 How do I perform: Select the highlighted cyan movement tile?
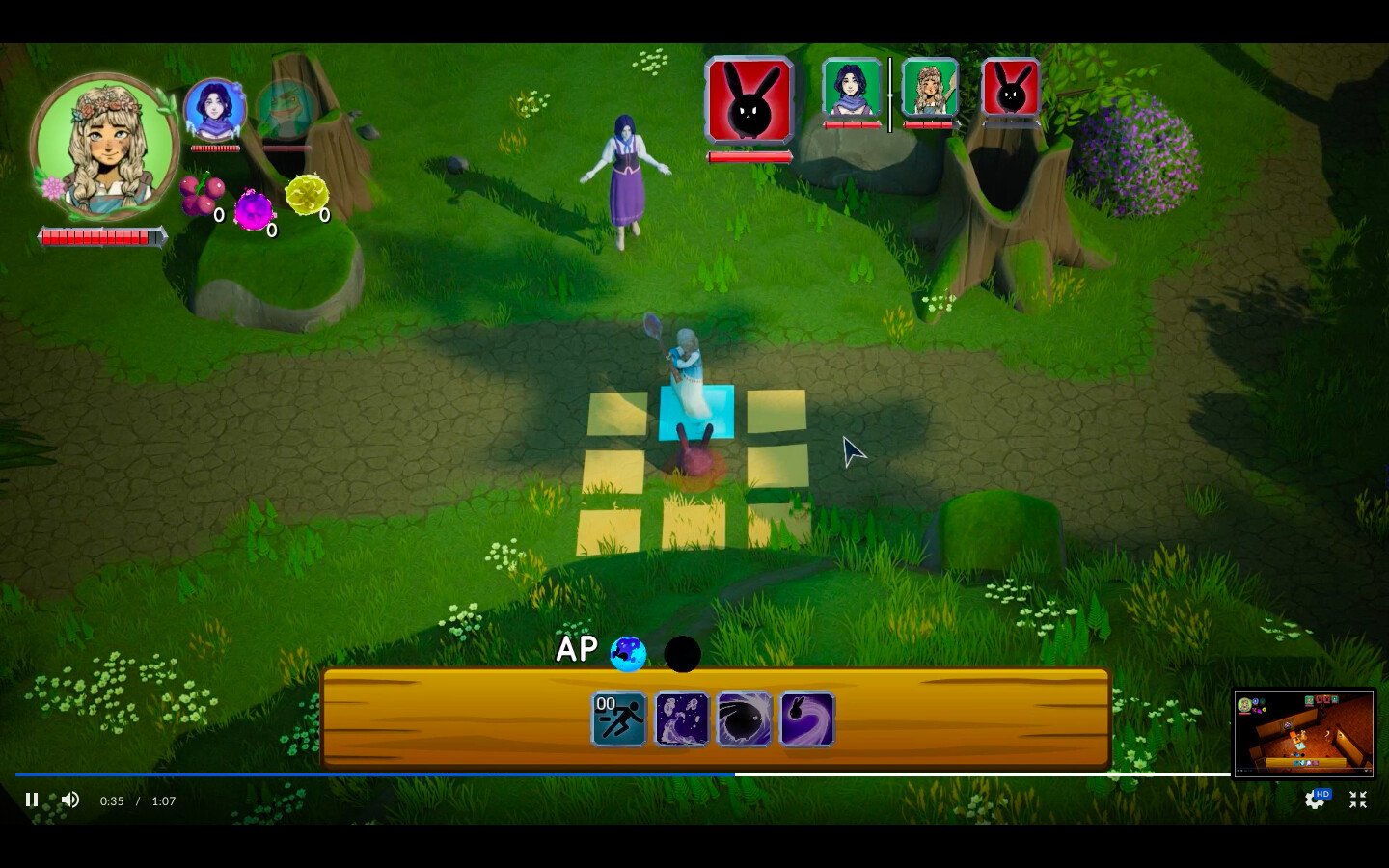point(695,413)
